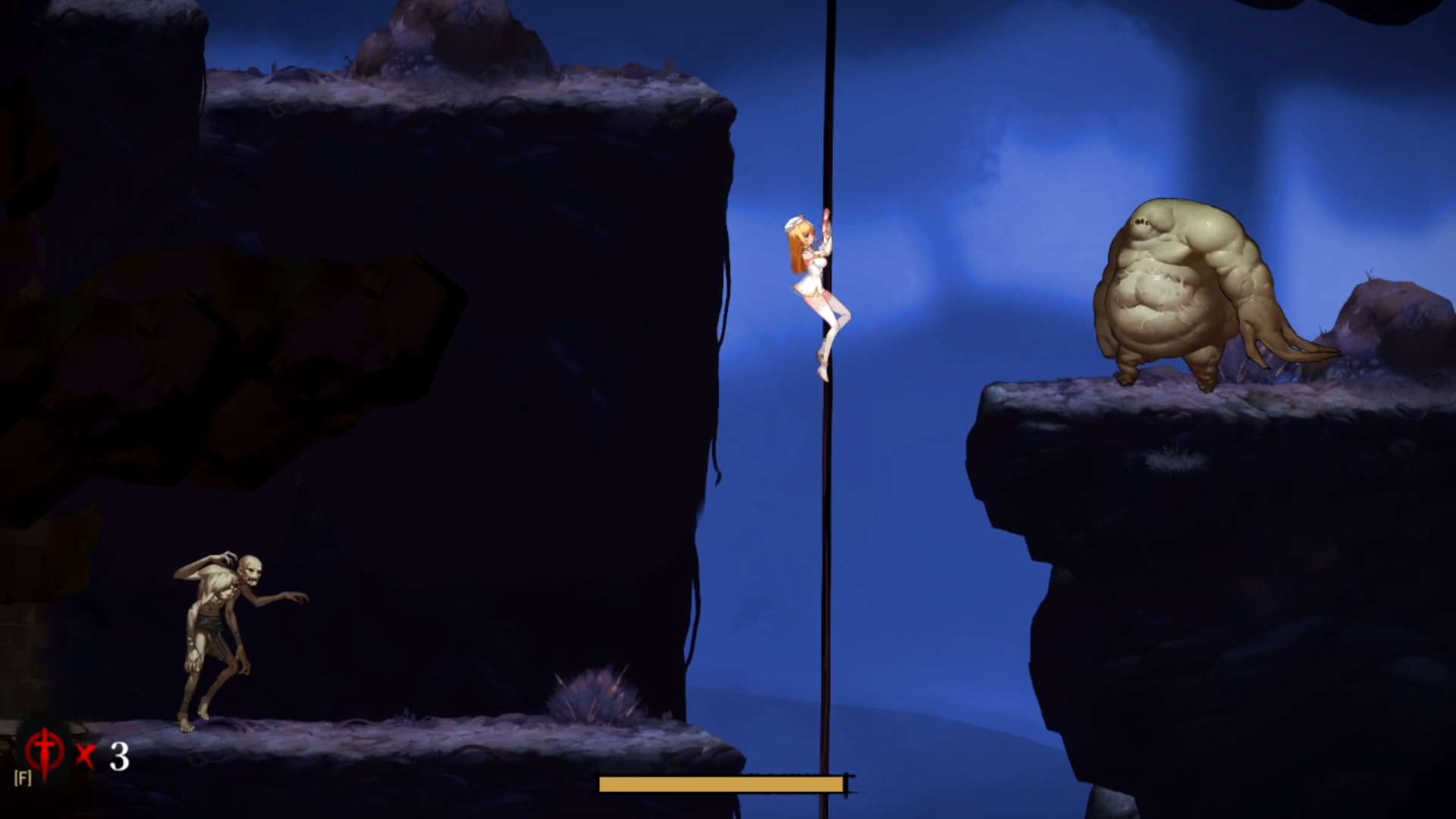Select the red cross item icon
The width and height of the screenshot is (1456, 819).
click(x=45, y=752)
